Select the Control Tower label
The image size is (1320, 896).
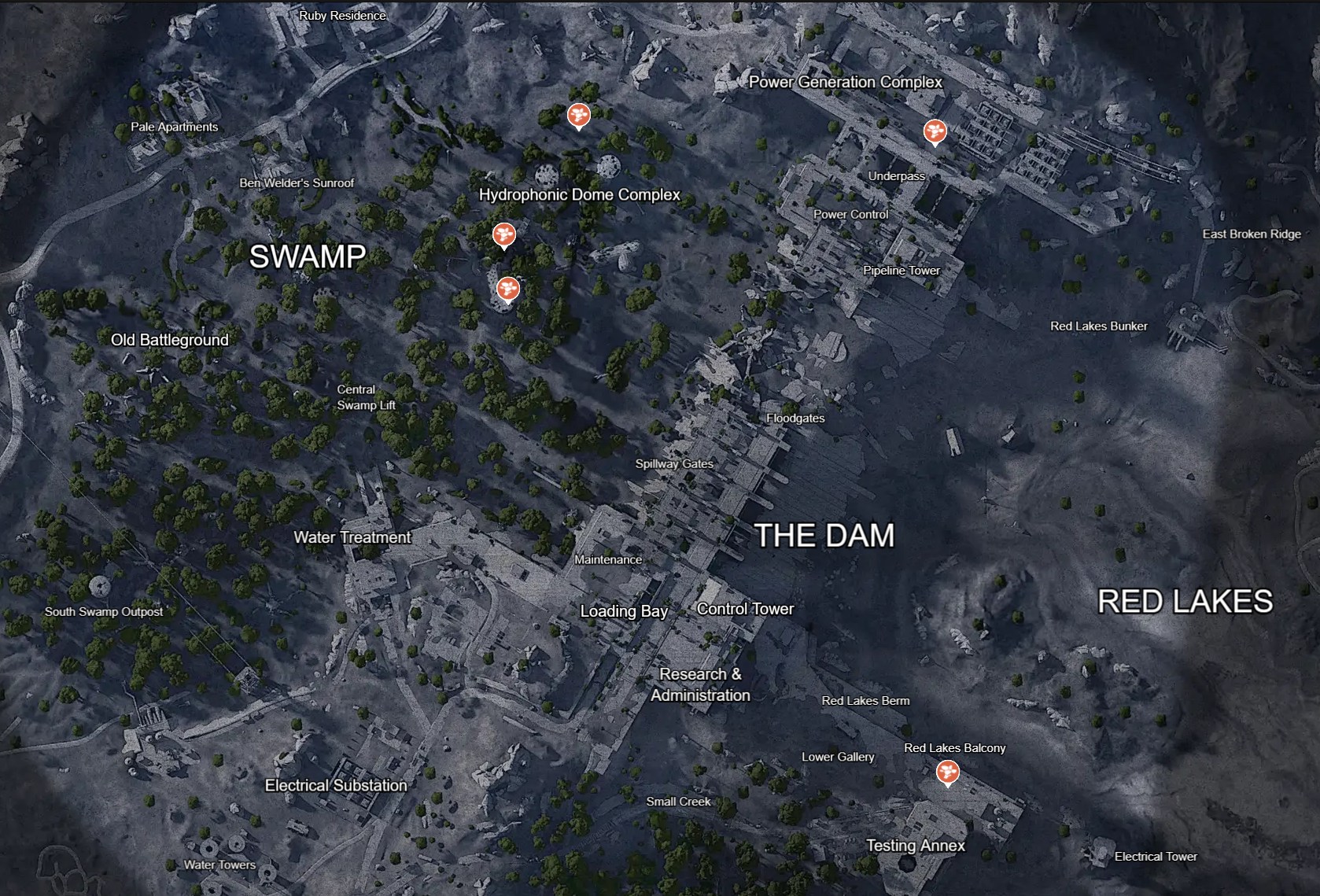[745, 608]
